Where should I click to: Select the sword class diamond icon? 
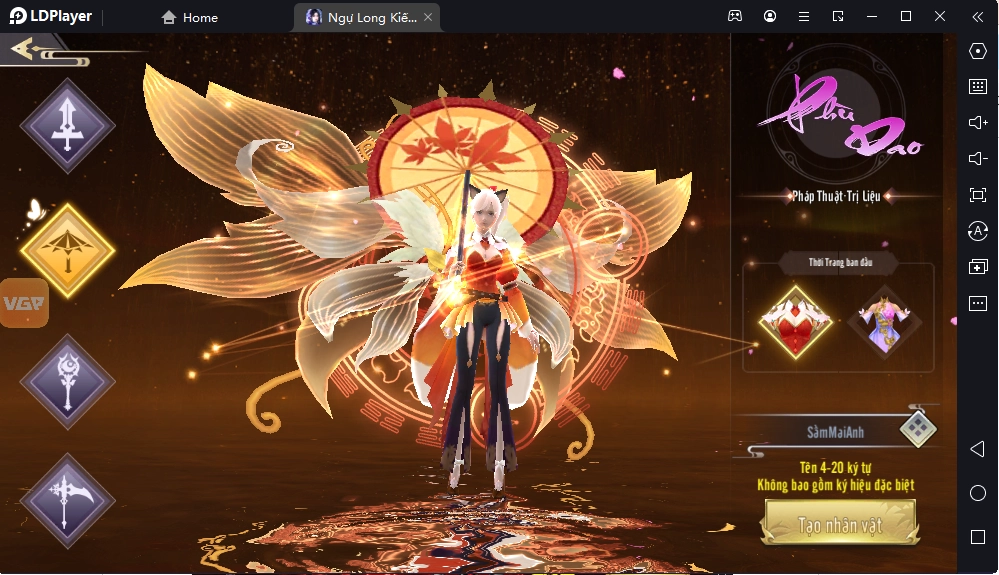[x=68, y=126]
